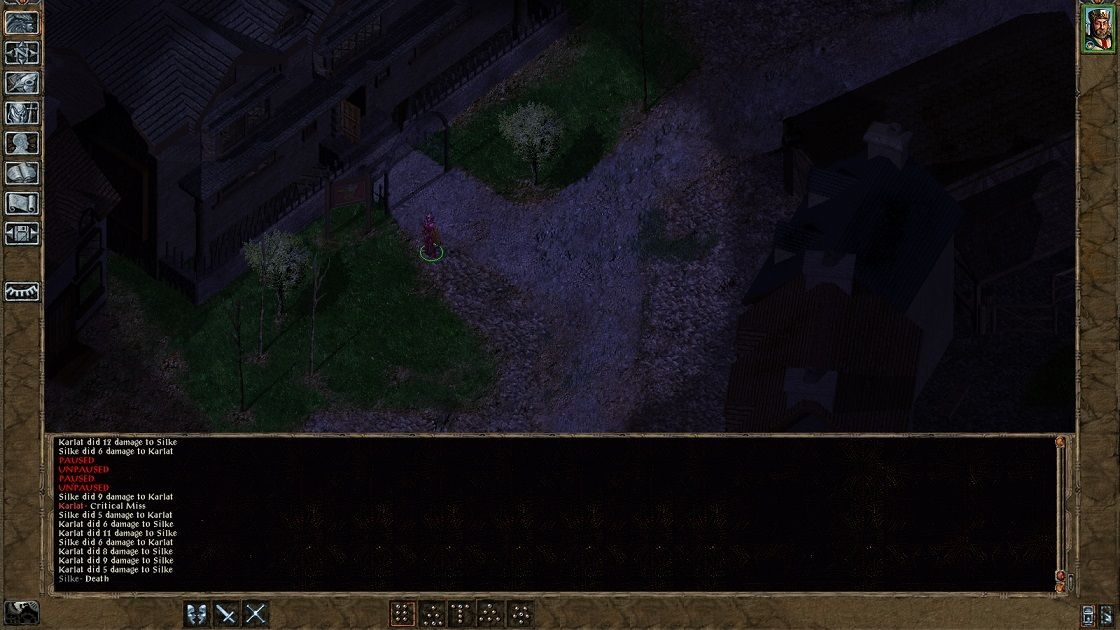
Task: Select the single sword action button
Action: coord(227,613)
